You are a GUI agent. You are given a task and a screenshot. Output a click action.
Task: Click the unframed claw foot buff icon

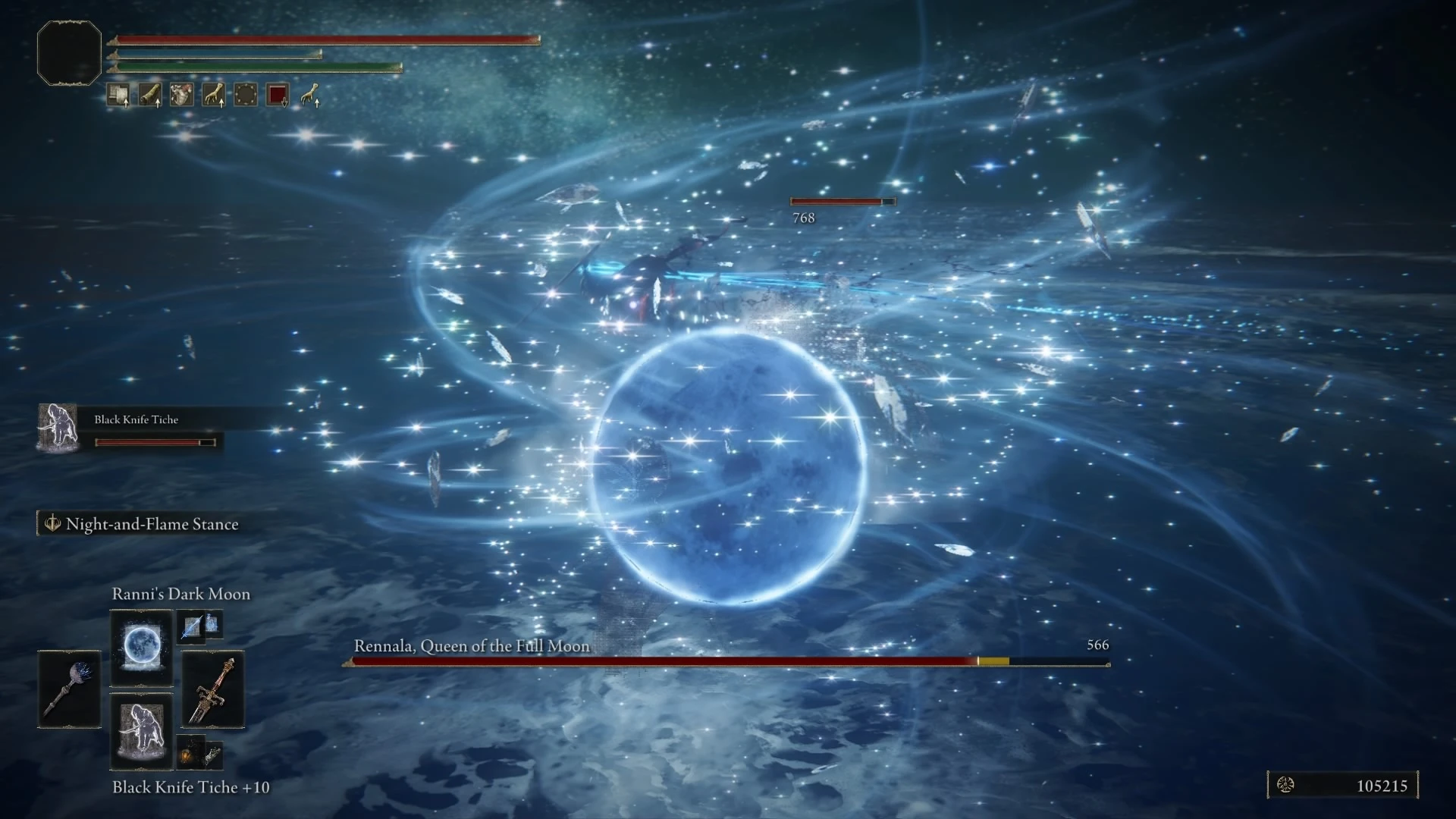pos(309,95)
